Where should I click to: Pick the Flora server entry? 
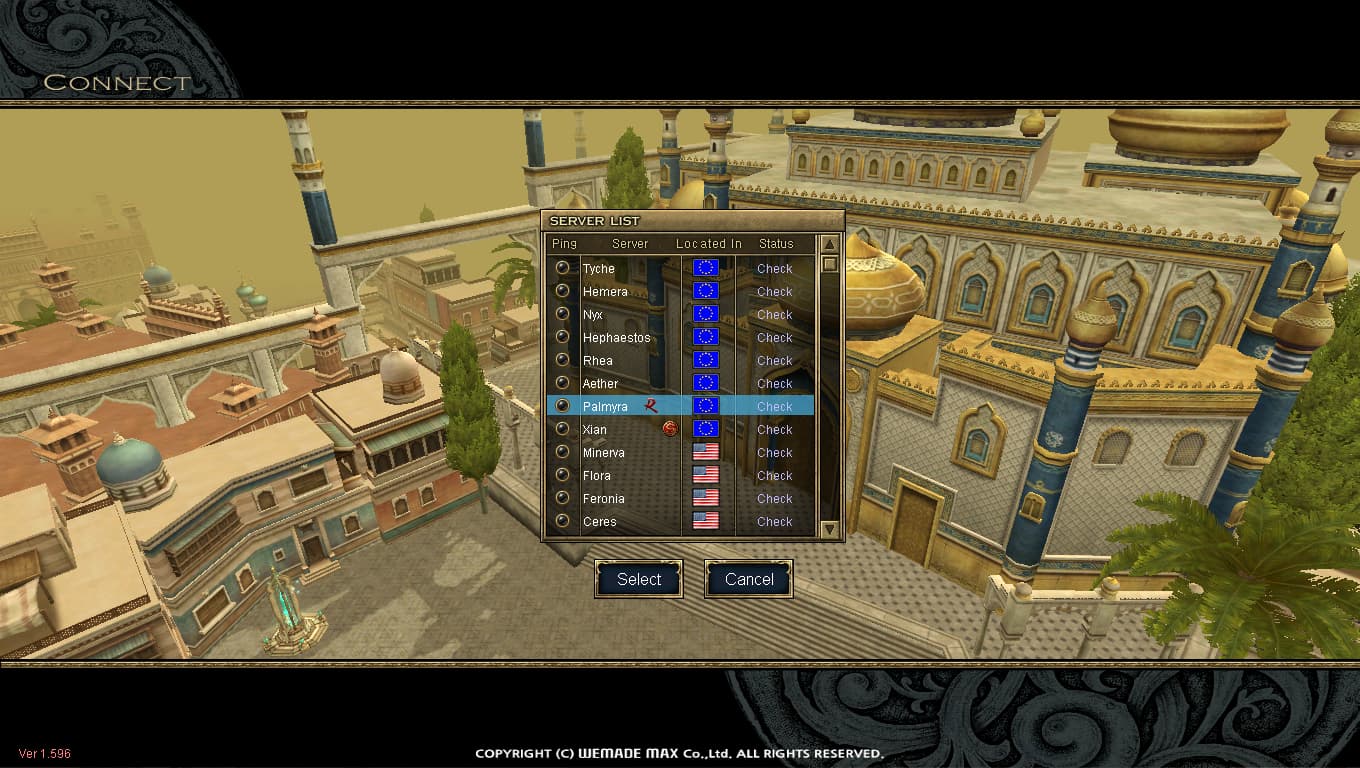pos(596,476)
